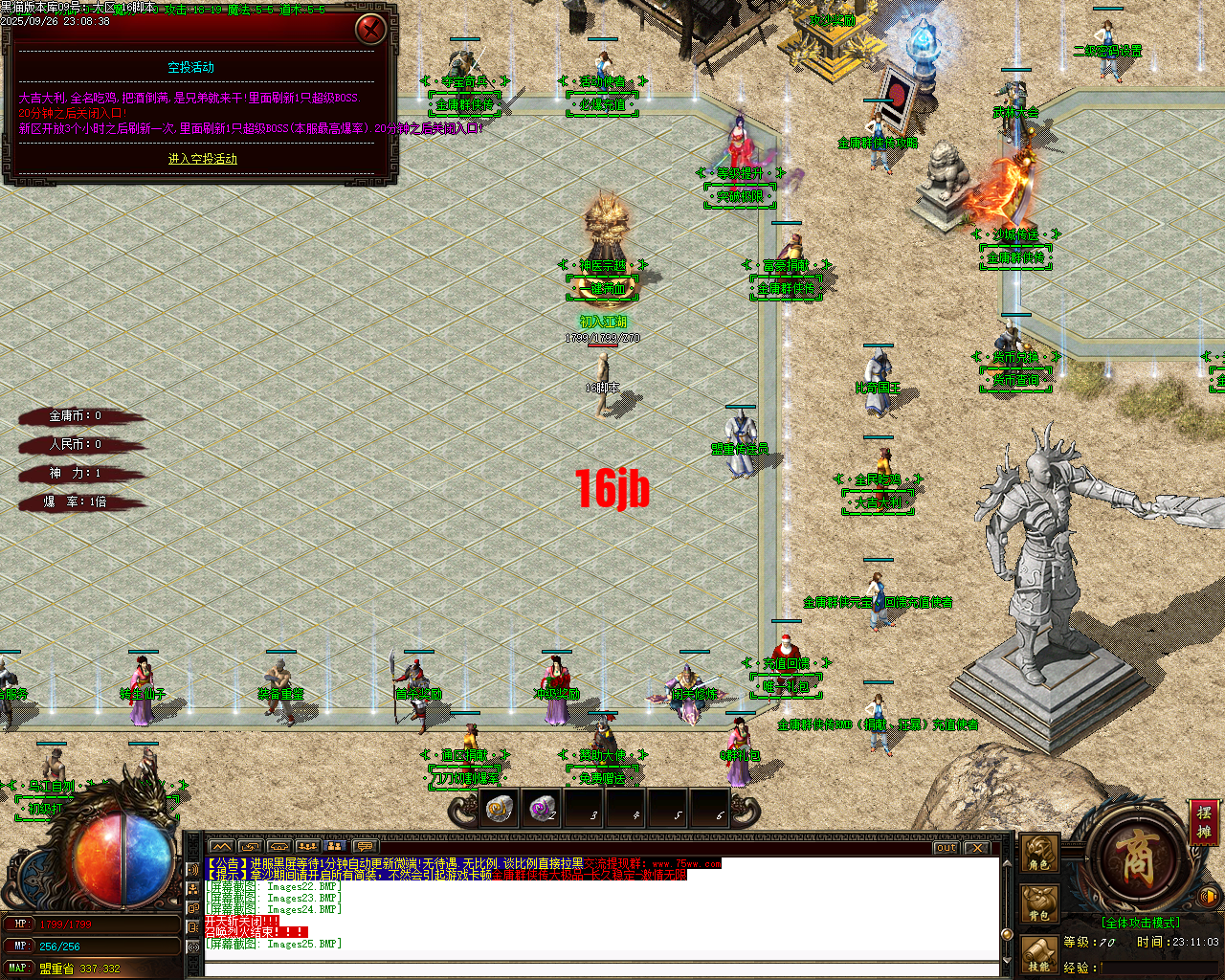Click the 经验 experience progress bar
Screen dimensions: 1225x980
(x=1159, y=969)
